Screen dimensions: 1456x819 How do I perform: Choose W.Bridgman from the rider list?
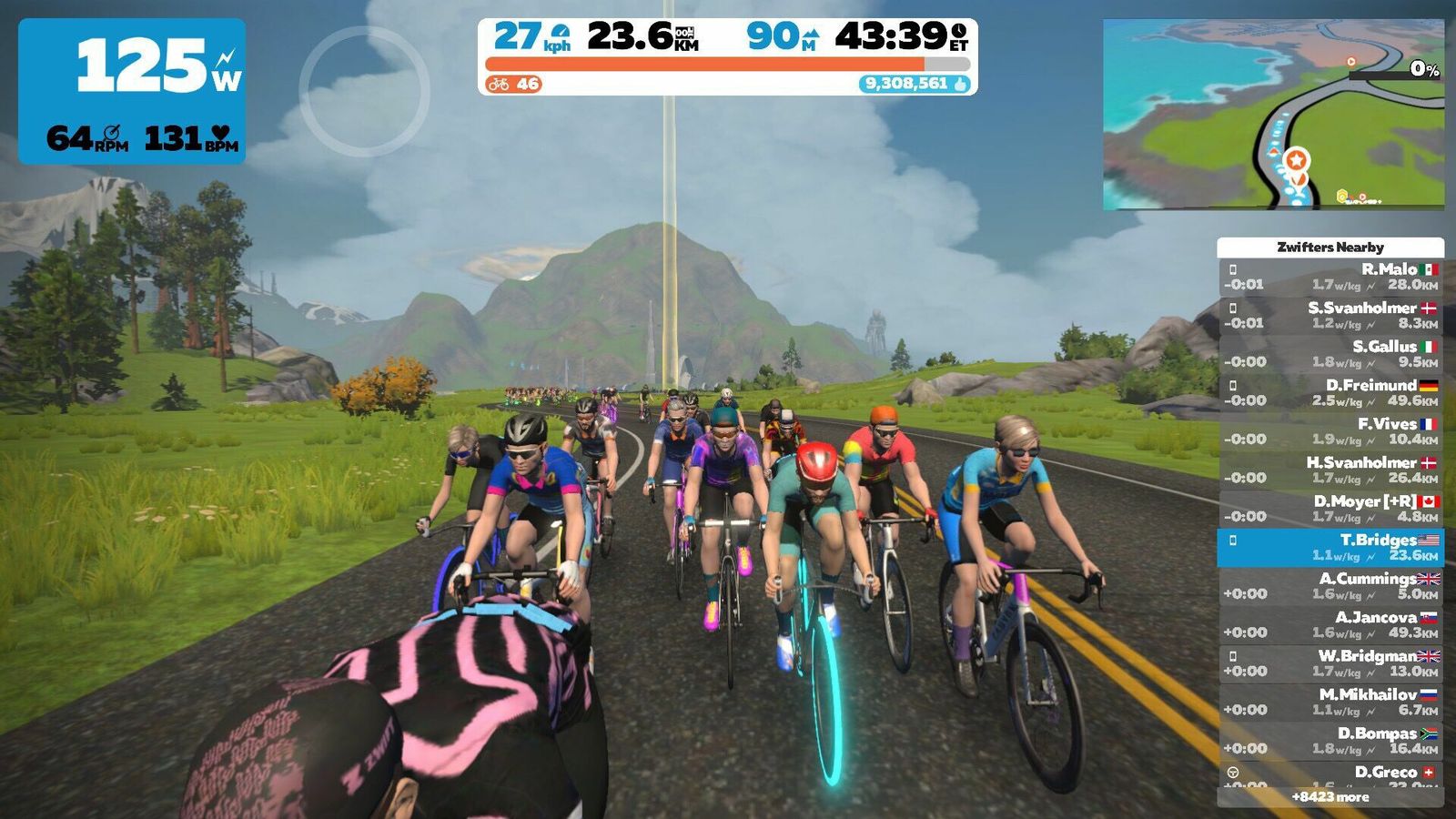[x=1330, y=663]
